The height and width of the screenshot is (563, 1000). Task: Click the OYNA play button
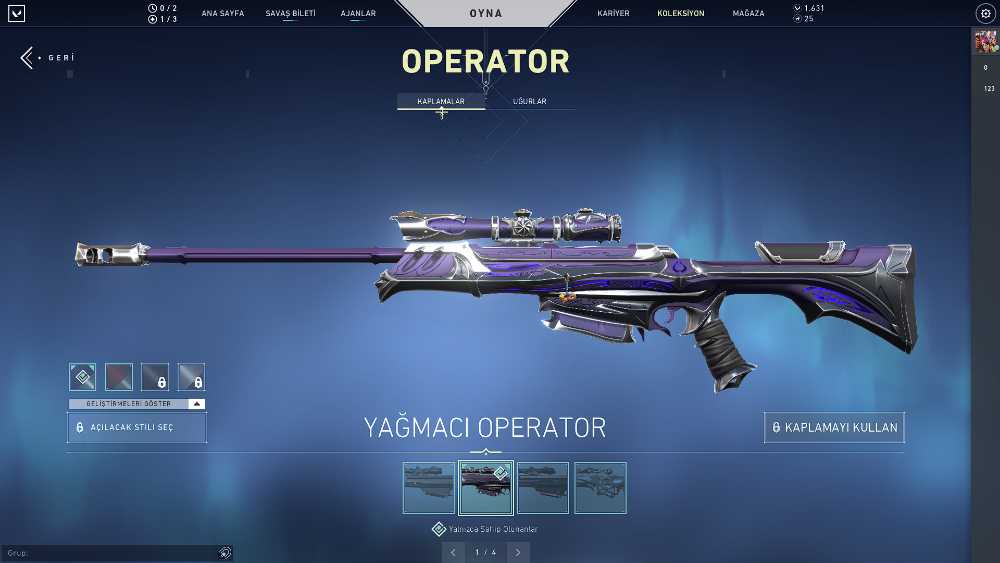(x=486, y=14)
